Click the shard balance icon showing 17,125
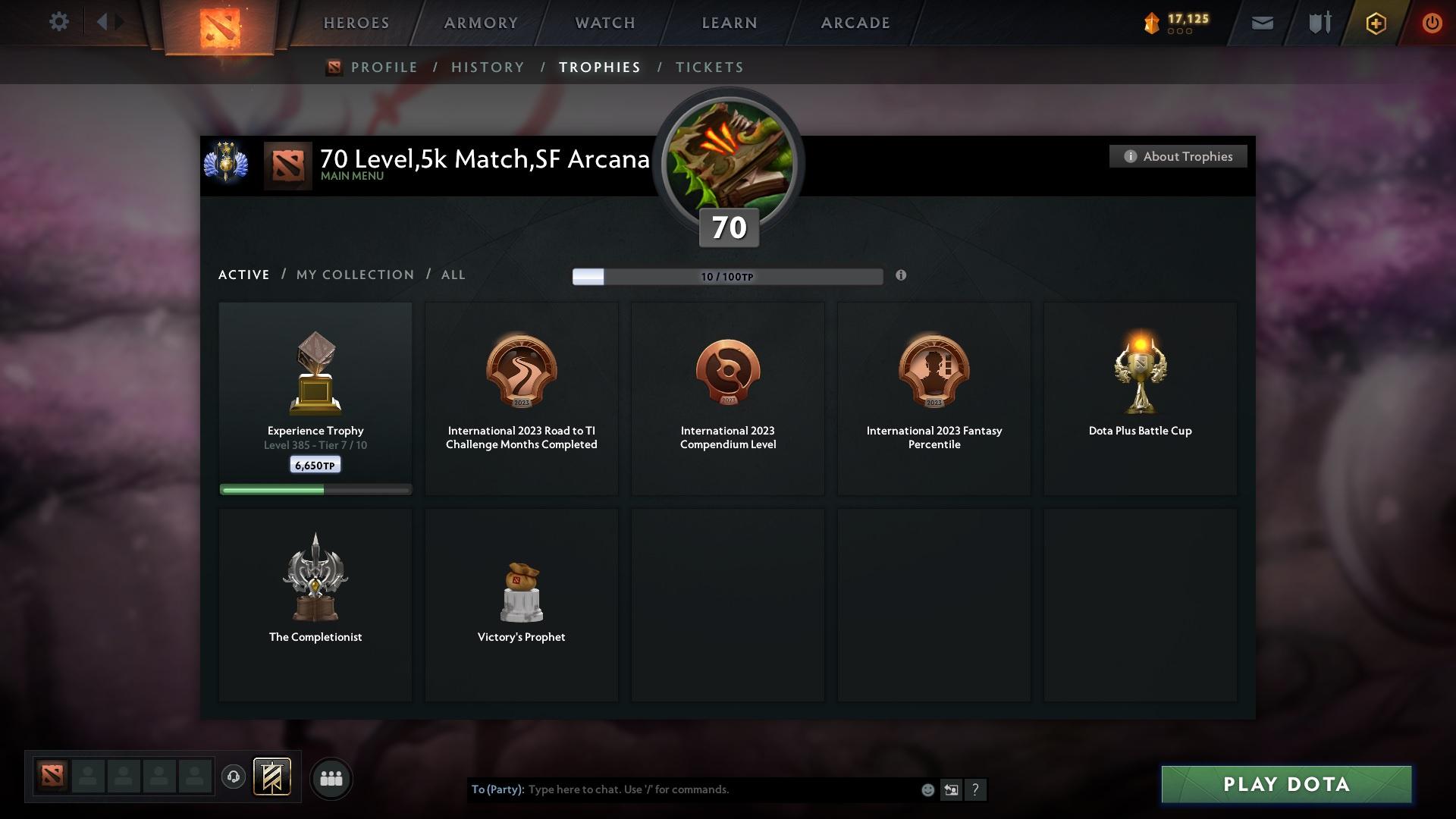The height and width of the screenshot is (819, 1456). click(x=1152, y=23)
